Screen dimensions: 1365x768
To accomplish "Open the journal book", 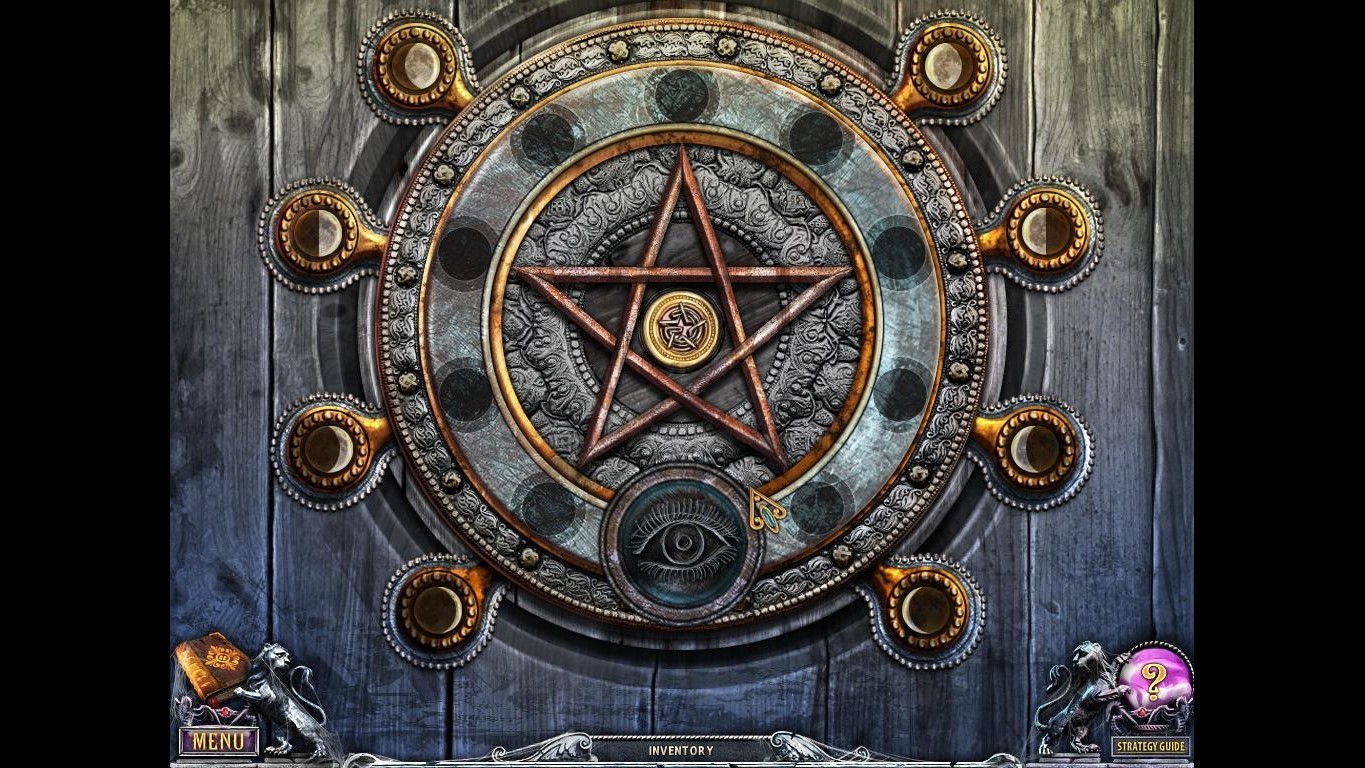I will click(x=213, y=665).
